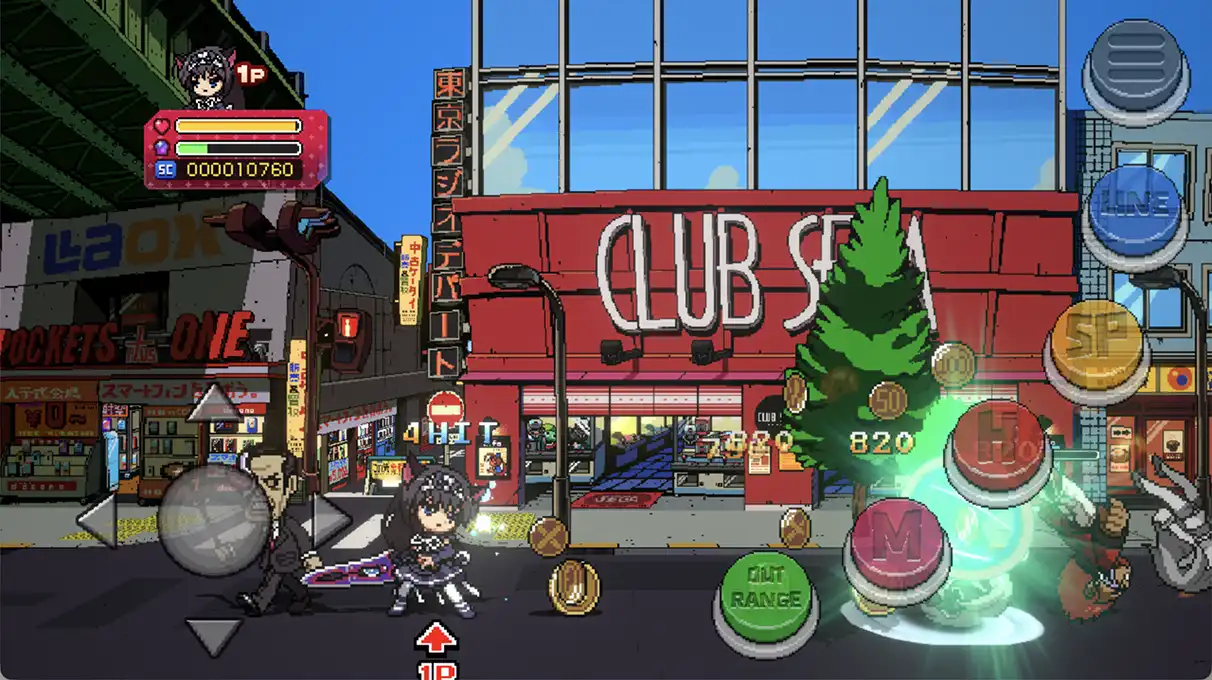Viewport: 1212px width, 680px height.
Task: Tap the blue LINE button
Action: (x=1135, y=207)
